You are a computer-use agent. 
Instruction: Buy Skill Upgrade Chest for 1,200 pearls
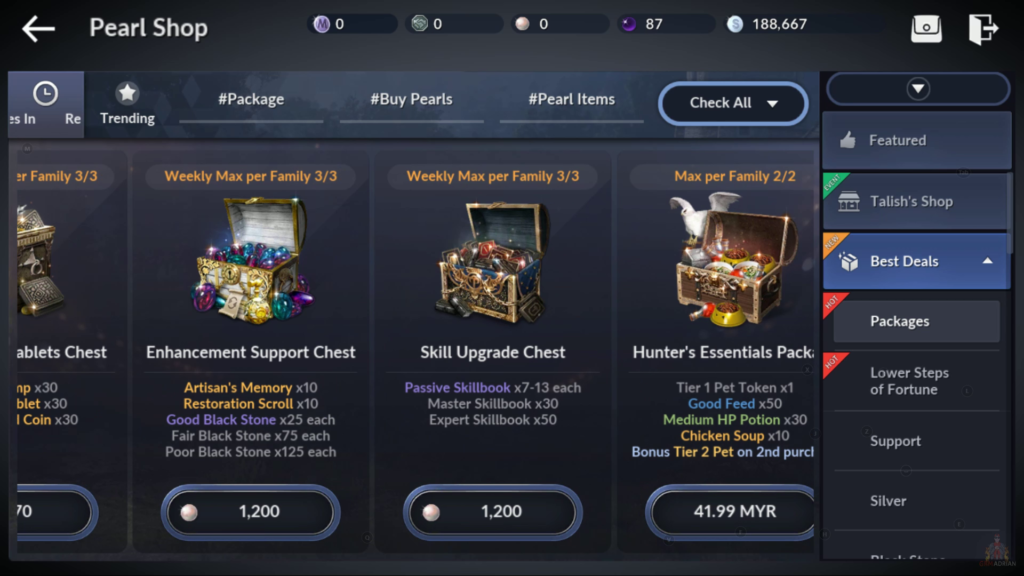[x=493, y=512]
